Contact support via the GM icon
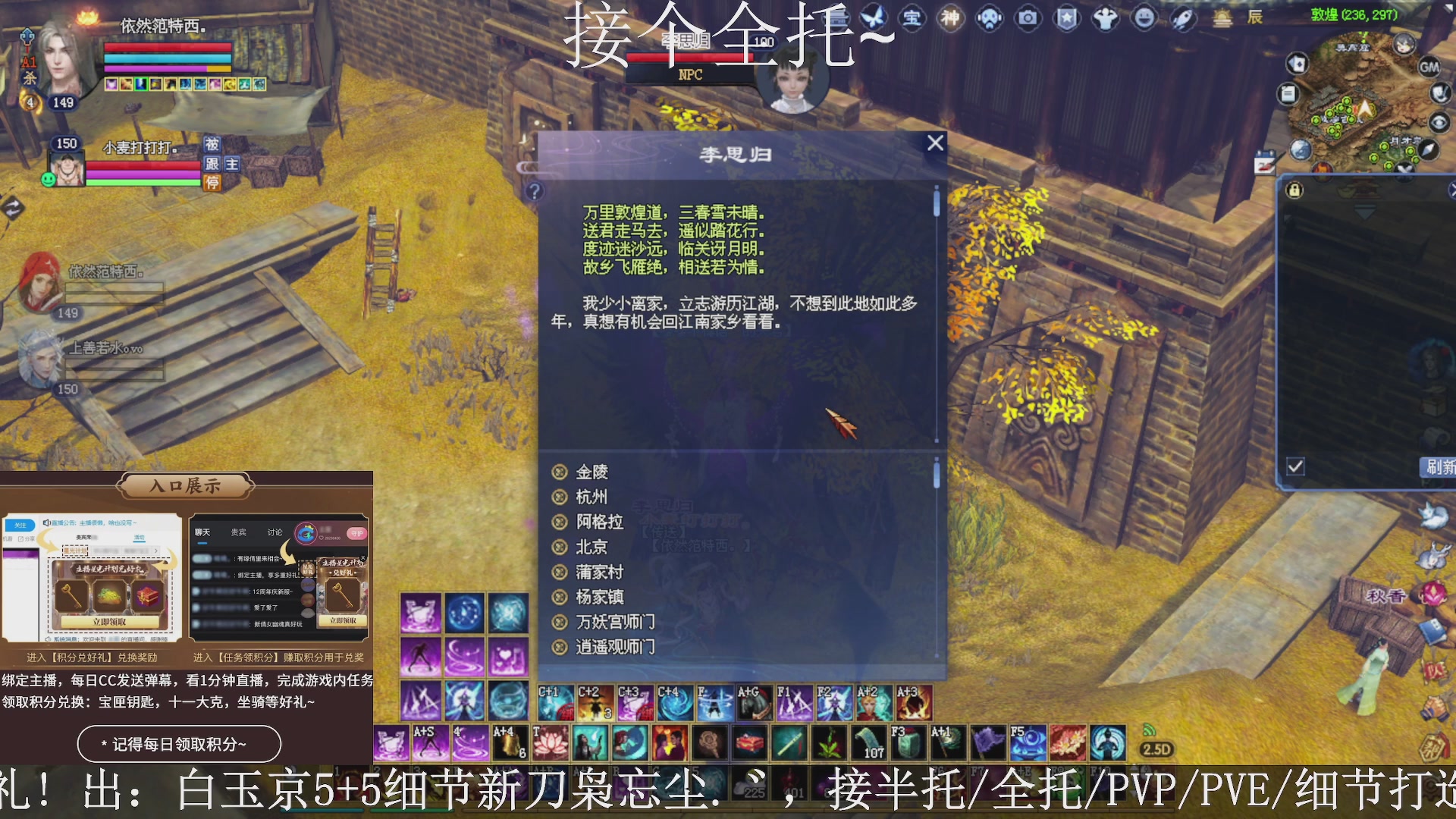This screenshot has width=1456, height=819. pos(1429,67)
